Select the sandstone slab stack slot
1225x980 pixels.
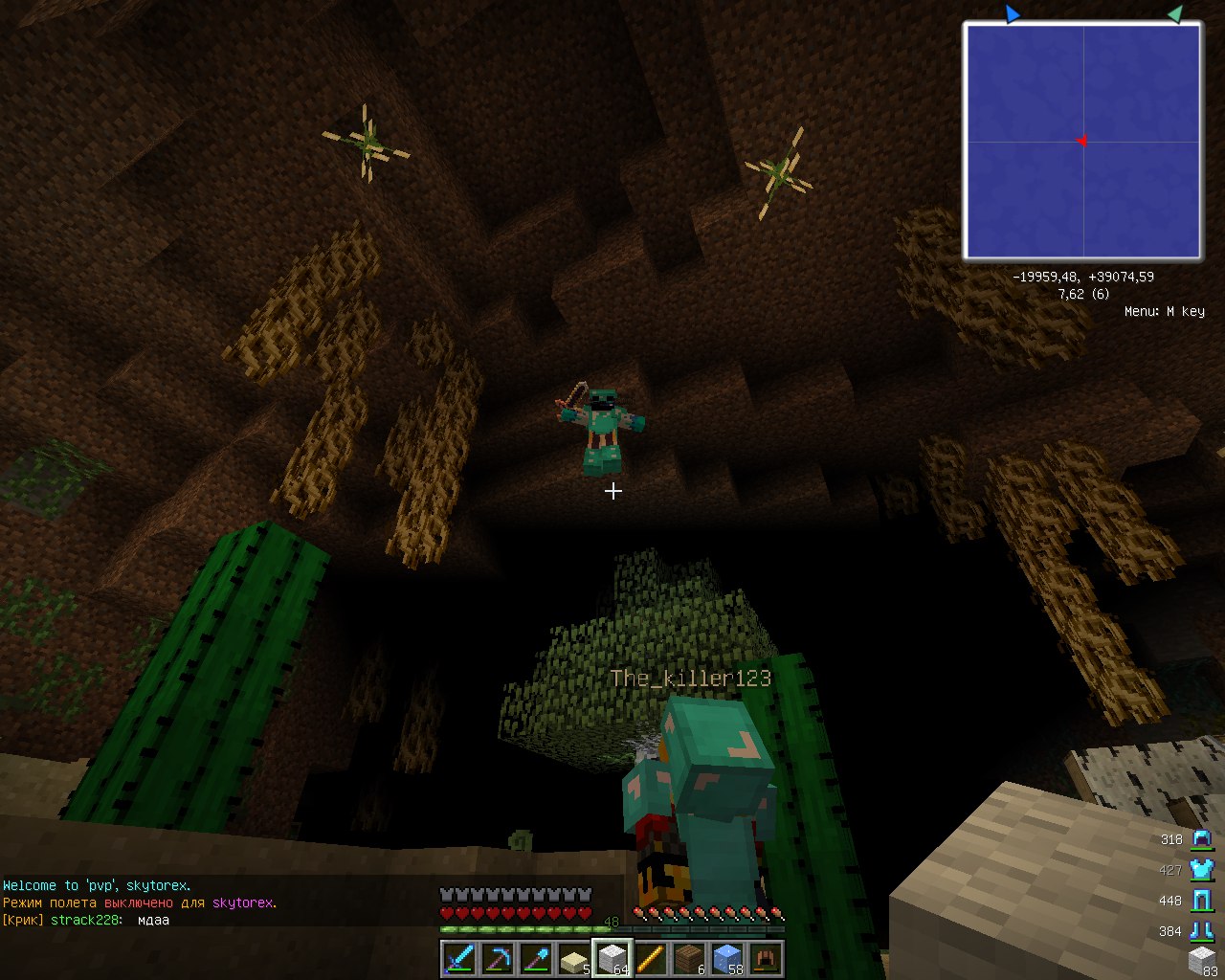coord(574,958)
